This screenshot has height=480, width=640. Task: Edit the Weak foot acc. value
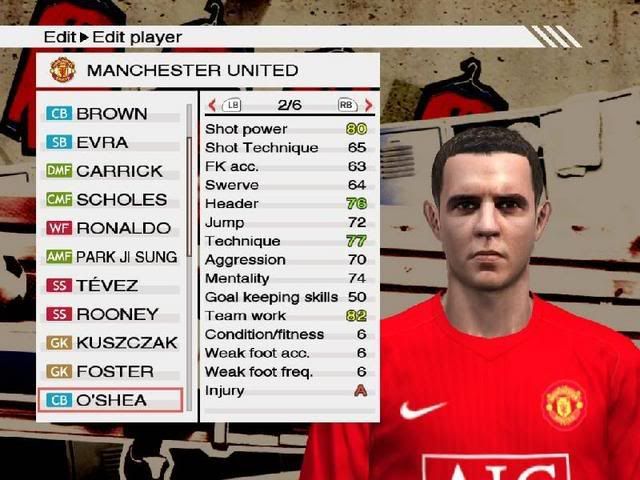[360, 353]
